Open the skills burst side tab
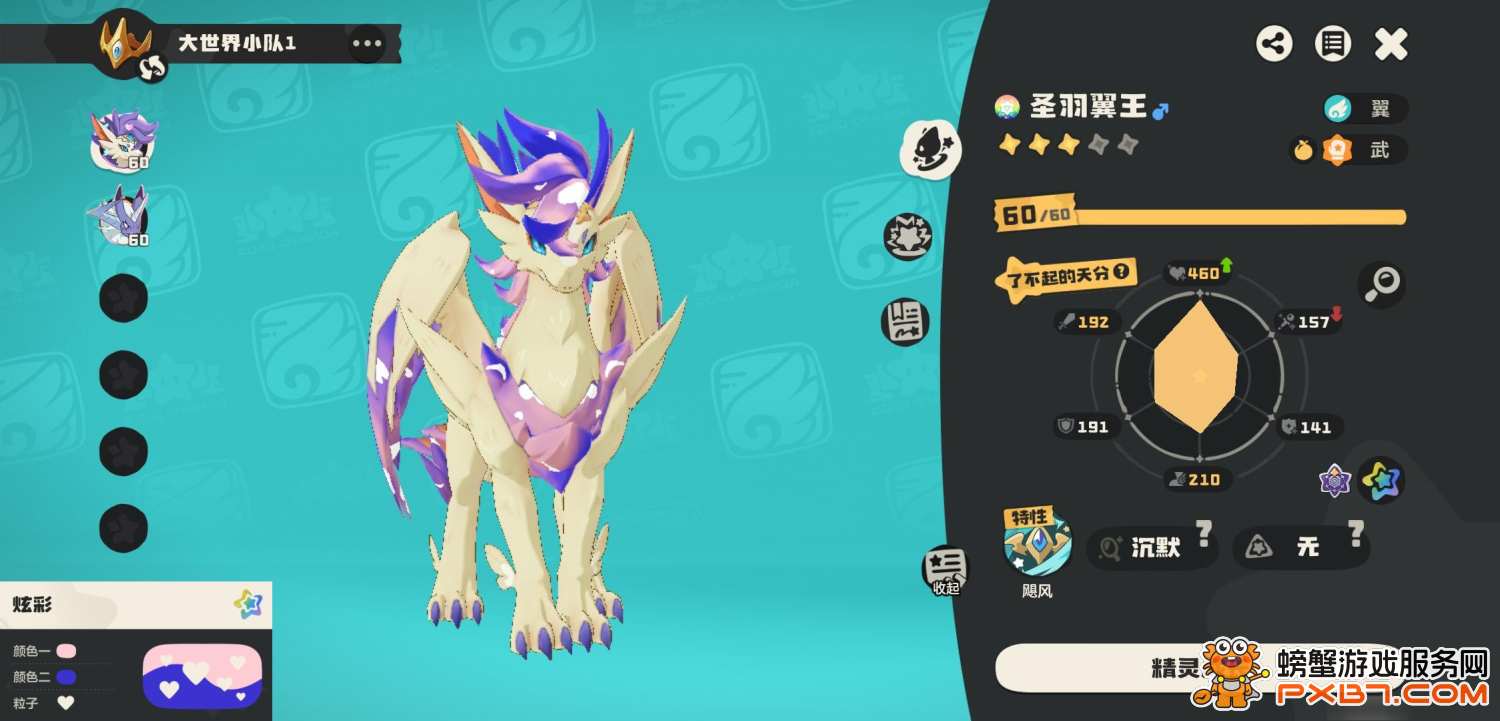 point(907,237)
